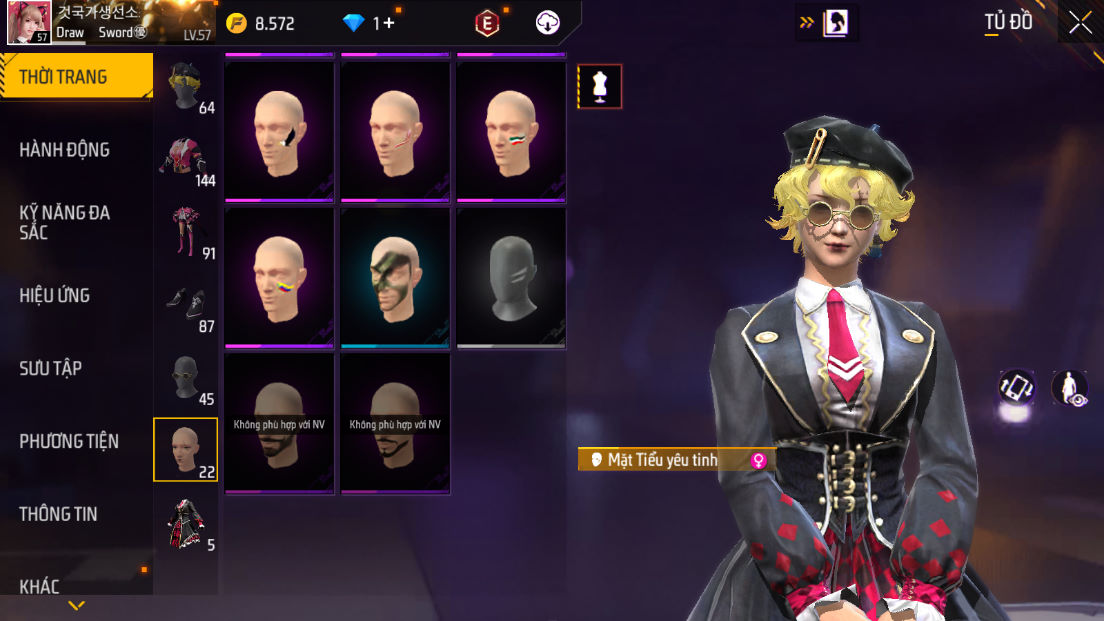1104x621 pixels.
Task: Close the wardrobe with the X button
Action: (x=1080, y=23)
